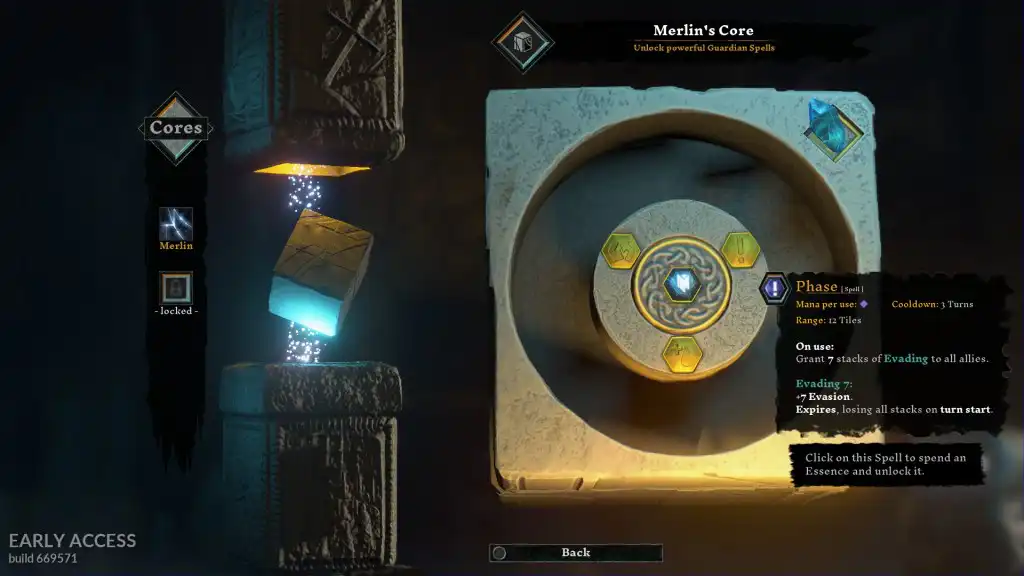This screenshot has height=576, width=1024.
Task: Go back using the Back button
Action: tap(575, 552)
